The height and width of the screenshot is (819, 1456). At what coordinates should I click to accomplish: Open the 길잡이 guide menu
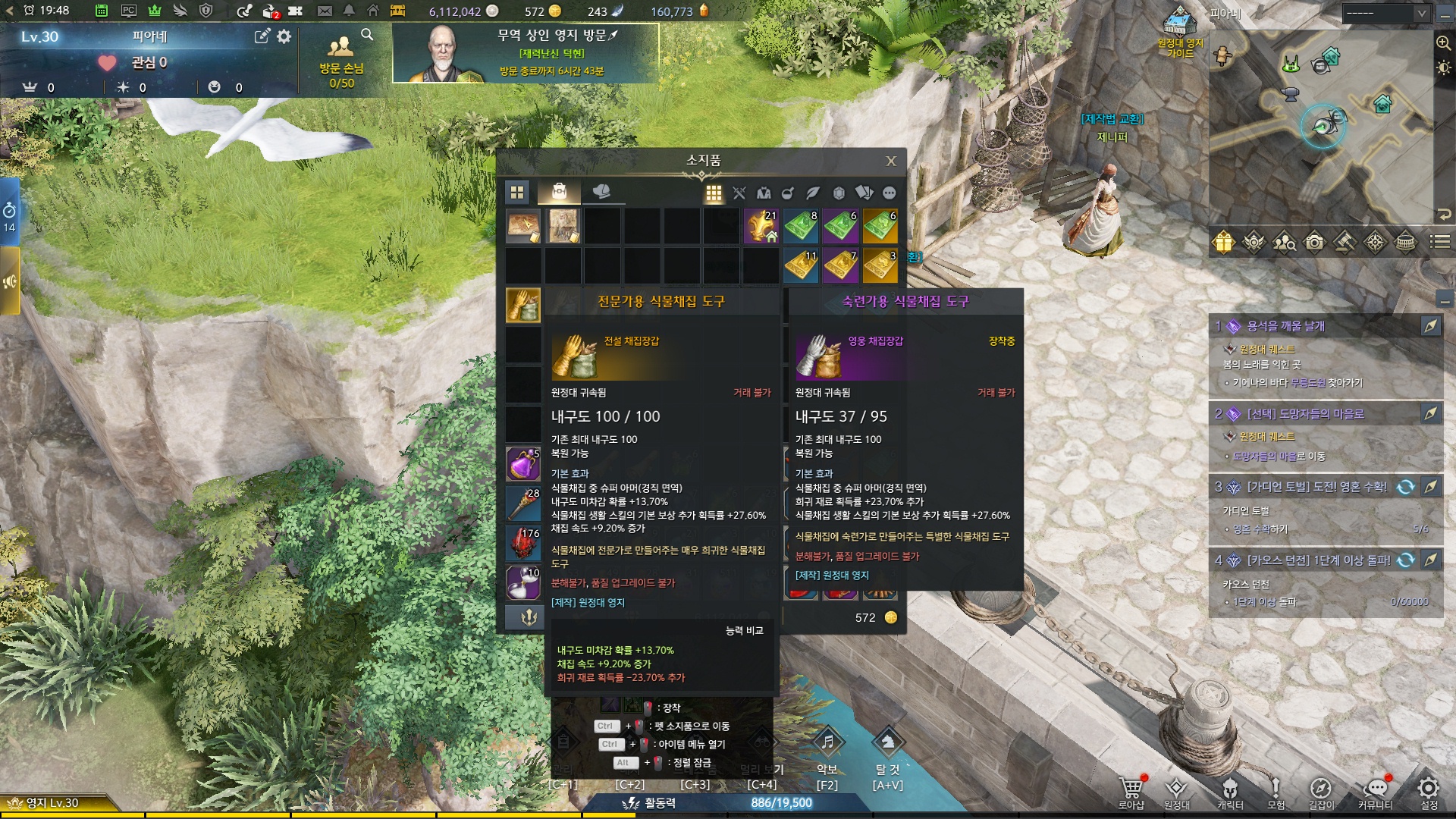(1321, 791)
